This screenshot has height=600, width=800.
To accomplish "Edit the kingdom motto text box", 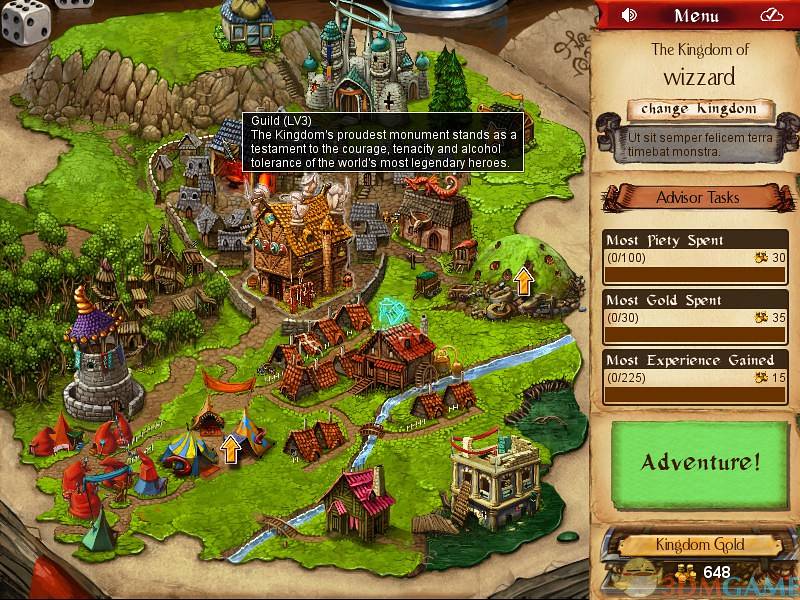I will 700,143.
